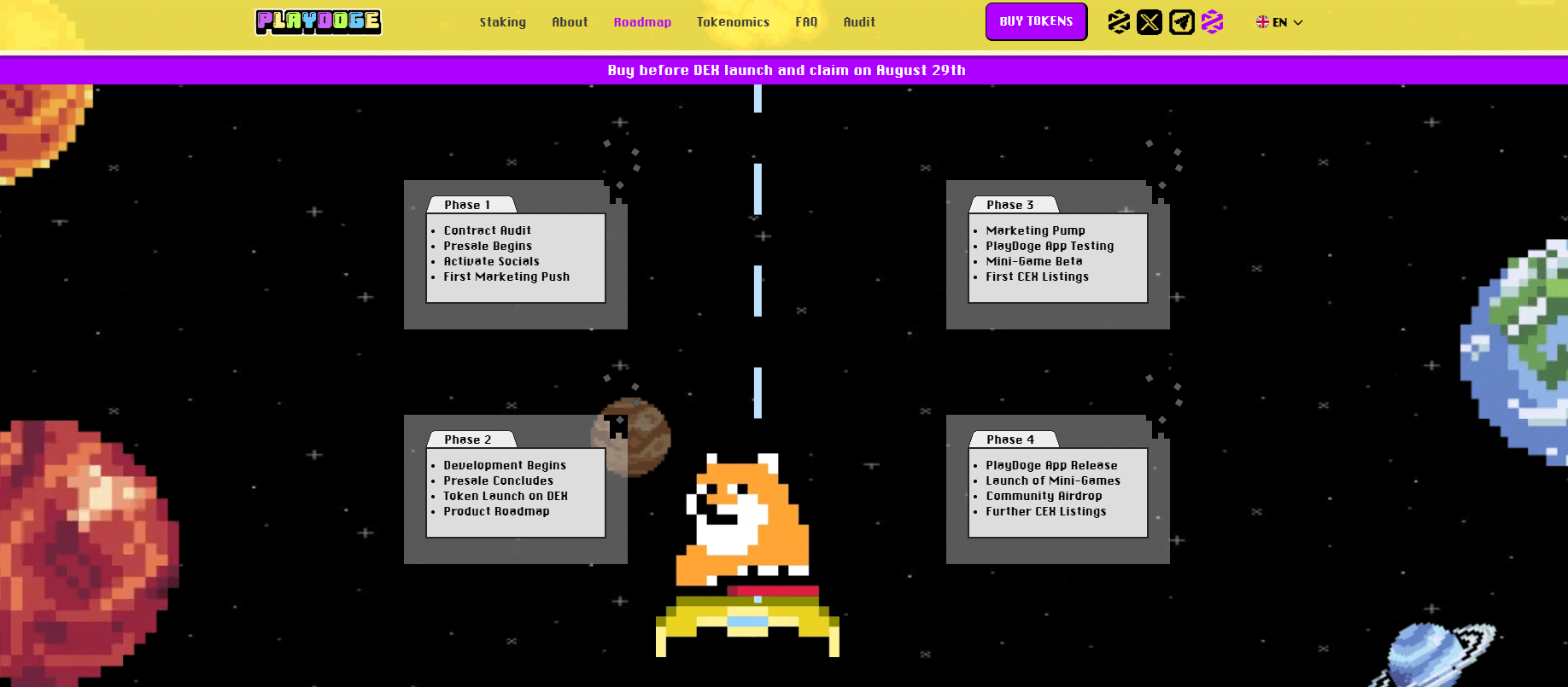The image size is (1568, 687).
Task: Open the EN language dropdown
Action: click(x=1278, y=22)
